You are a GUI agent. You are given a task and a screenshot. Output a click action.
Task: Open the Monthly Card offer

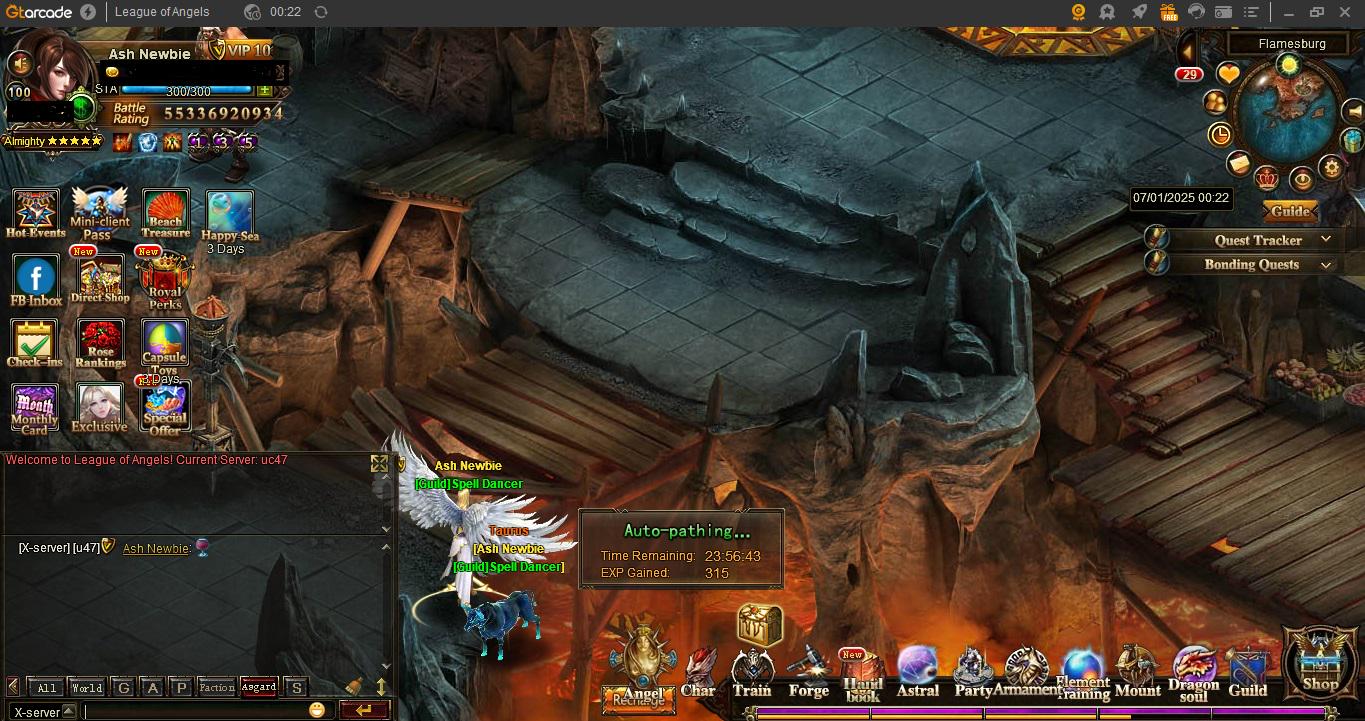tap(35, 408)
